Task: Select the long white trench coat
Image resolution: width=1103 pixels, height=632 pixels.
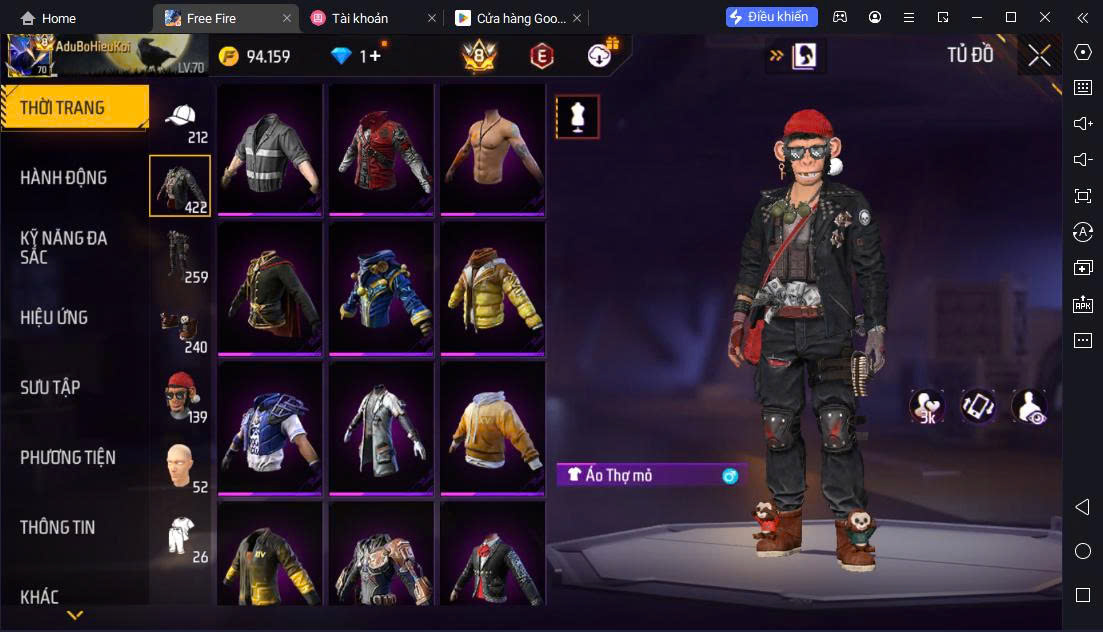Action: click(382, 430)
